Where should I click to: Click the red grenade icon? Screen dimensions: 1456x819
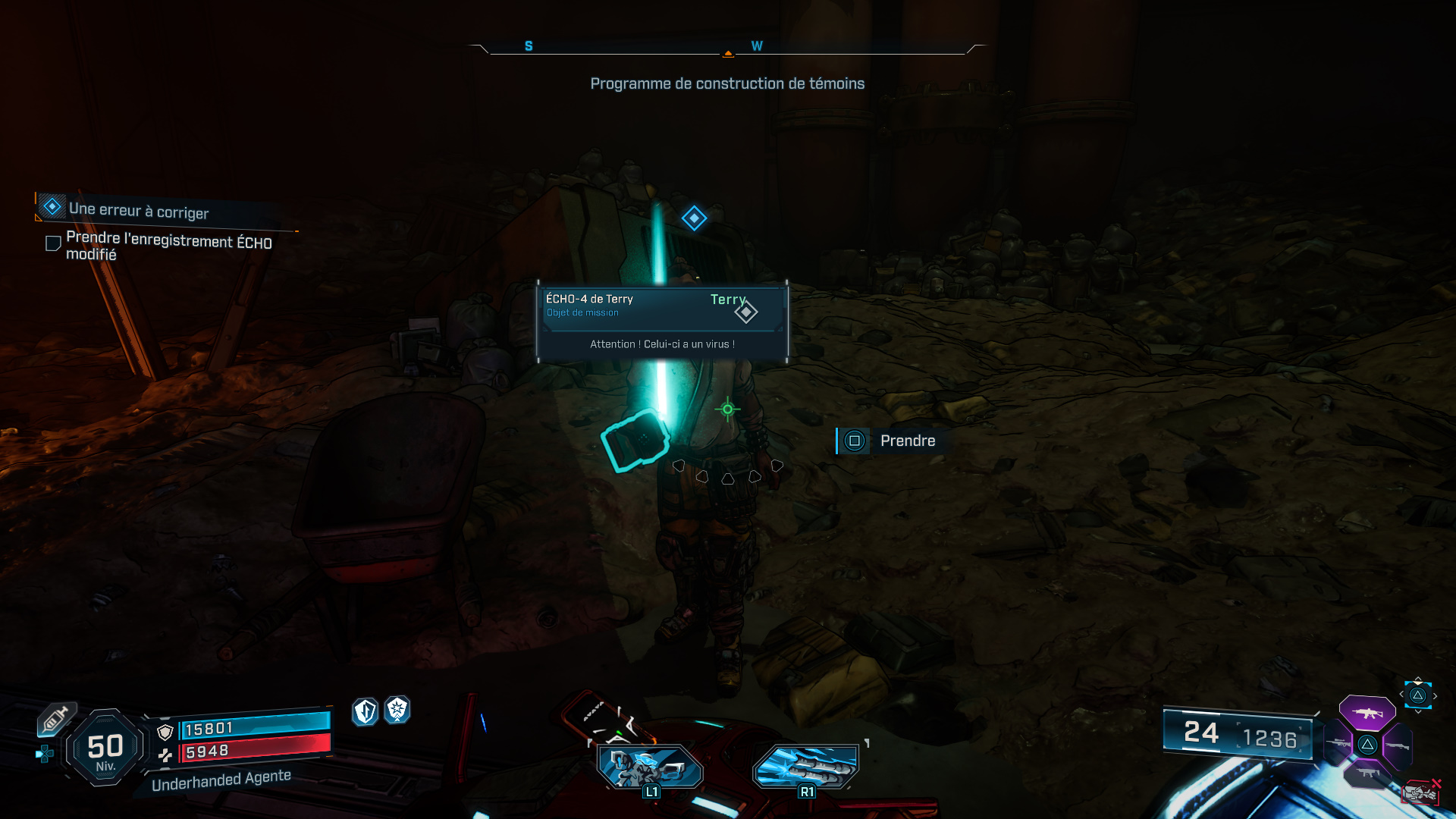(1420, 793)
